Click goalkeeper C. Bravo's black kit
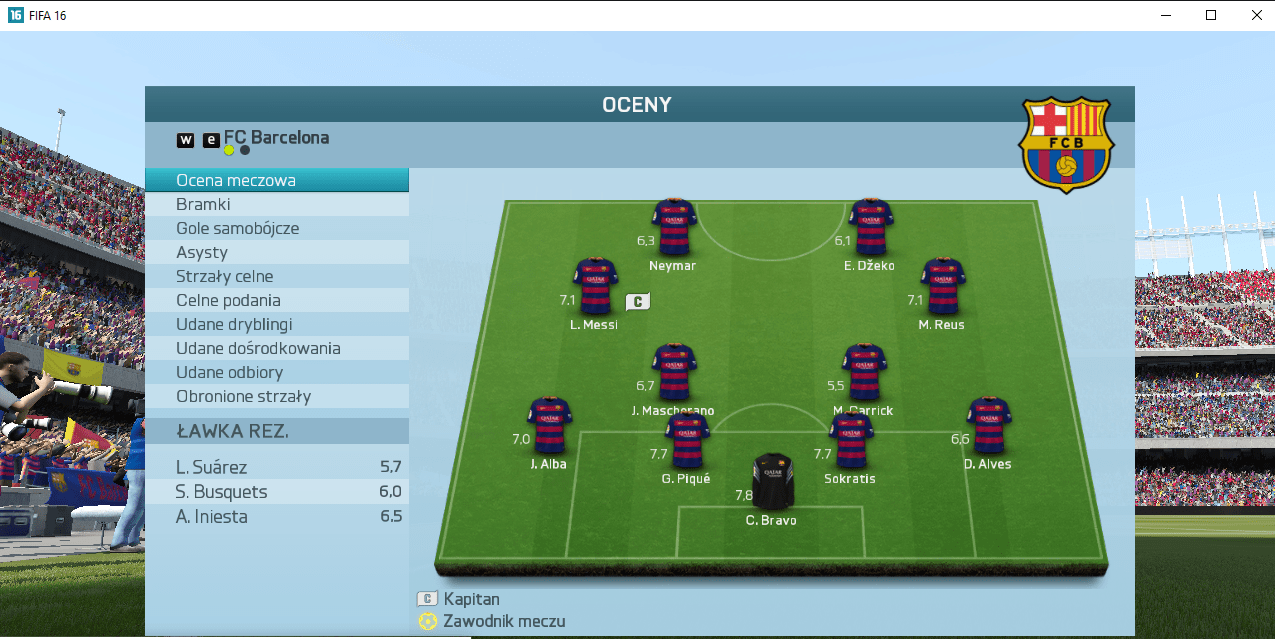This screenshot has width=1275, height=639. tap(772, 481)
